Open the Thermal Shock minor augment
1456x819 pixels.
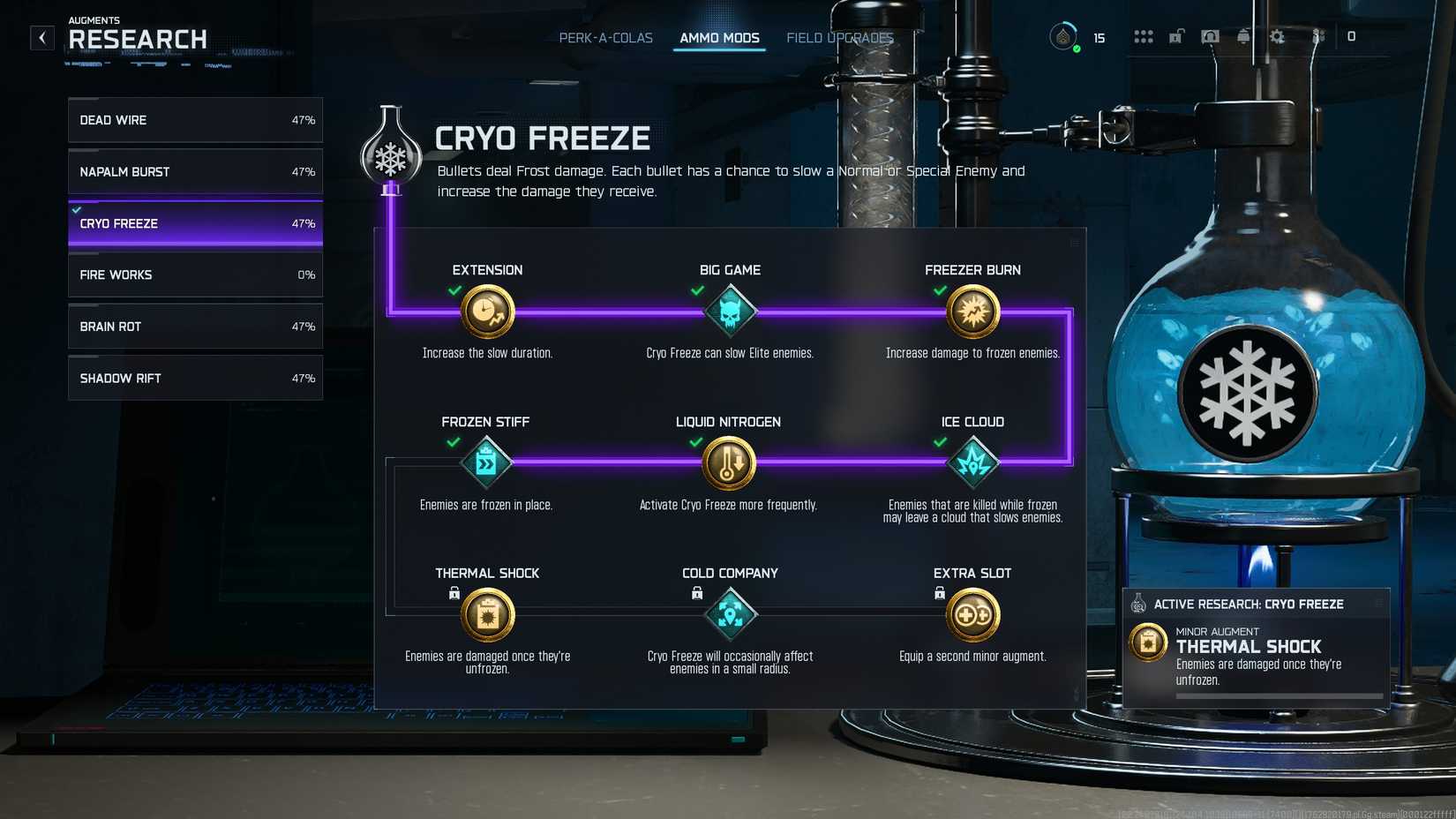click(487, 613)
